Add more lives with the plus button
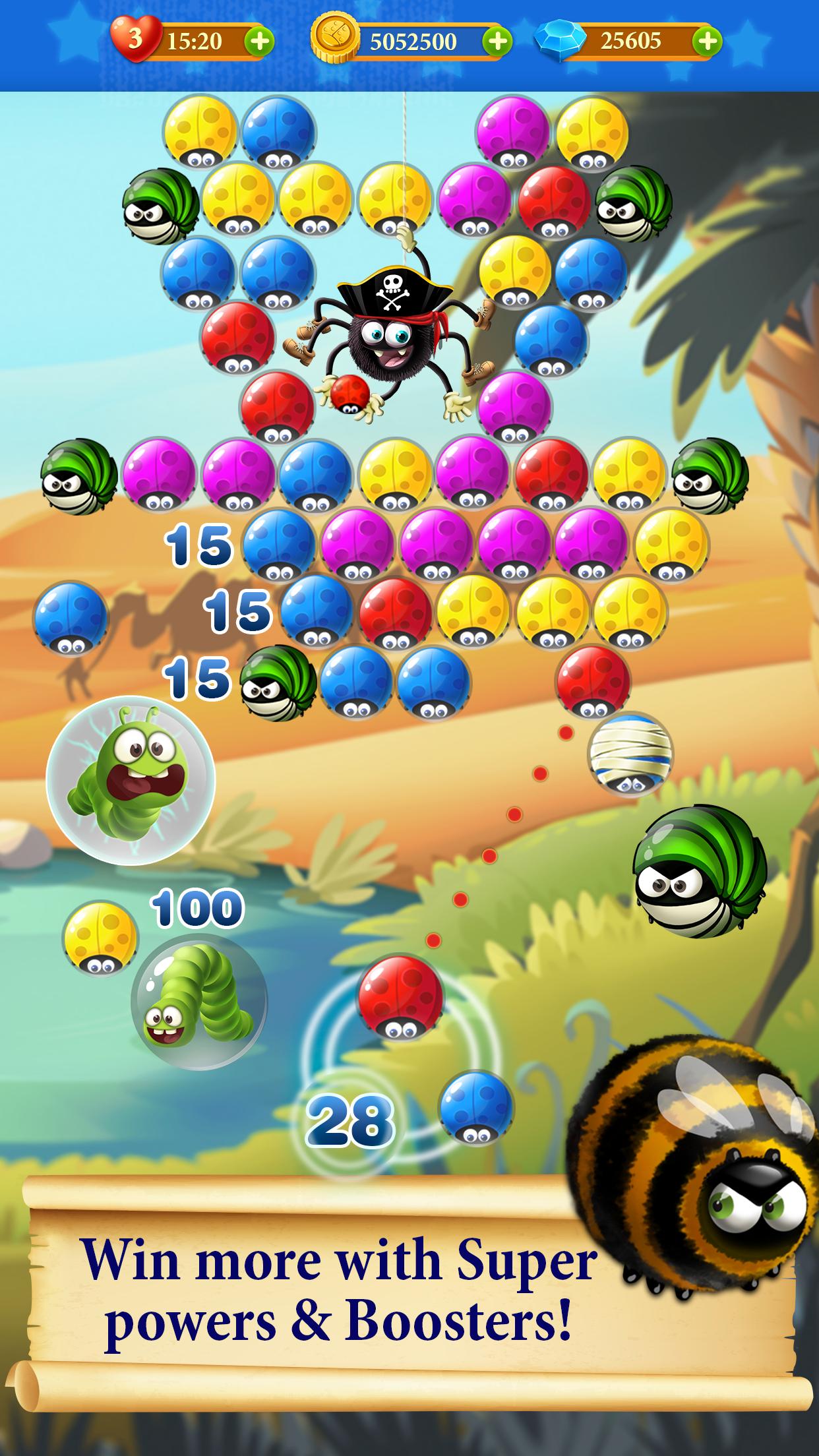This screenshot has height=1456, width=819. pos(259,42)
